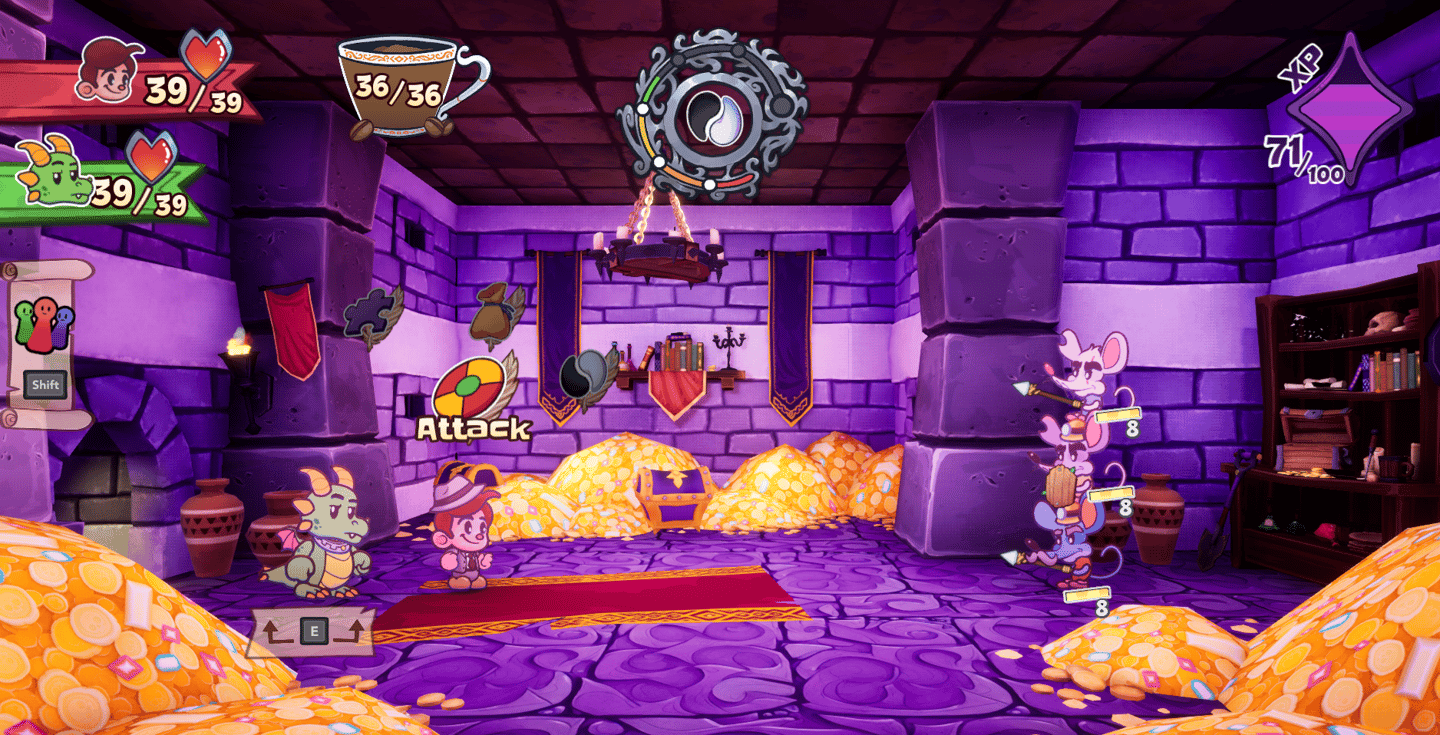Select the green dragon's portrait
The width and height of the screenshot is (1440, 735).
53,172
